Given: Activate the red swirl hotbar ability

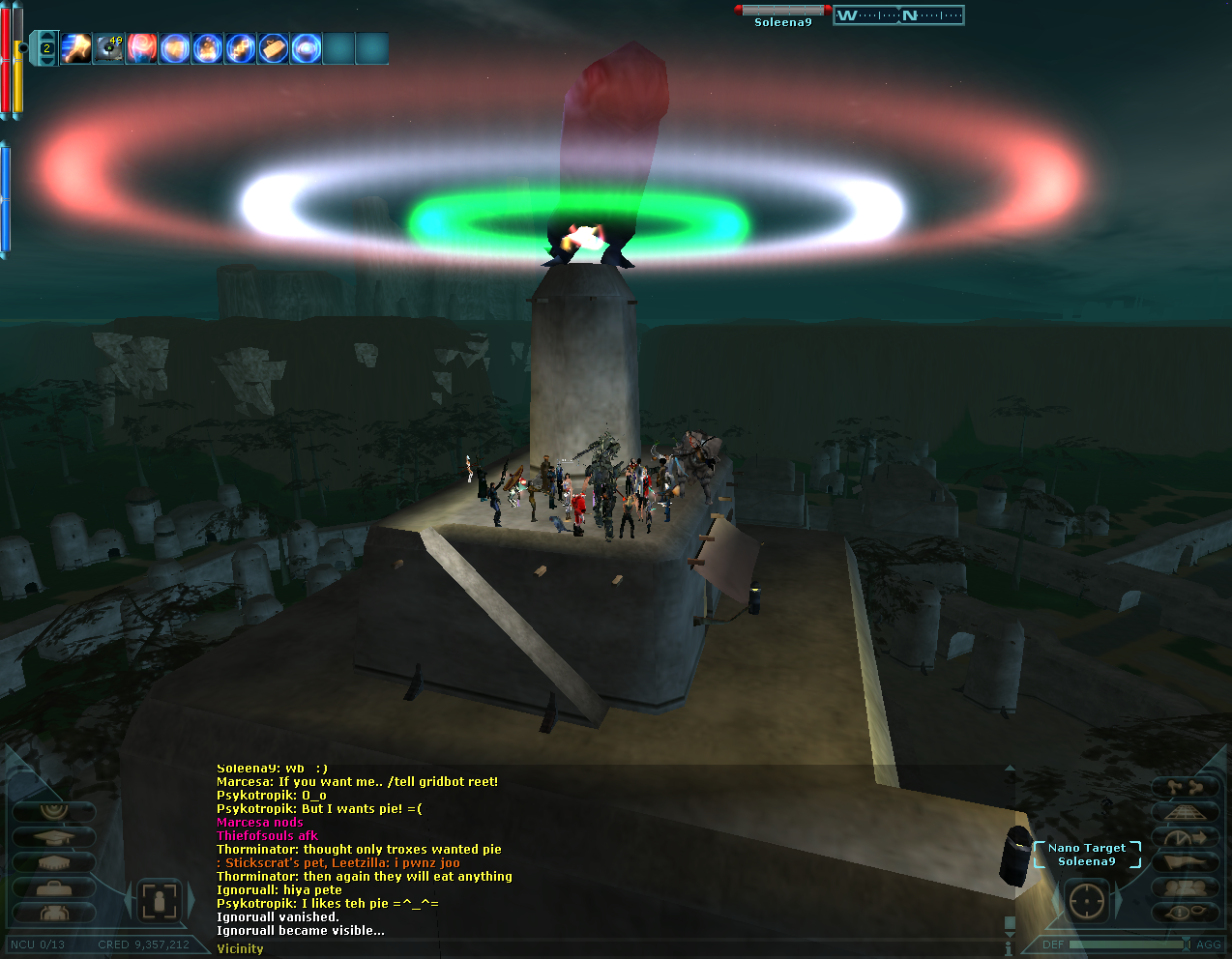Looking at the screenshot, I should [141, 48].
